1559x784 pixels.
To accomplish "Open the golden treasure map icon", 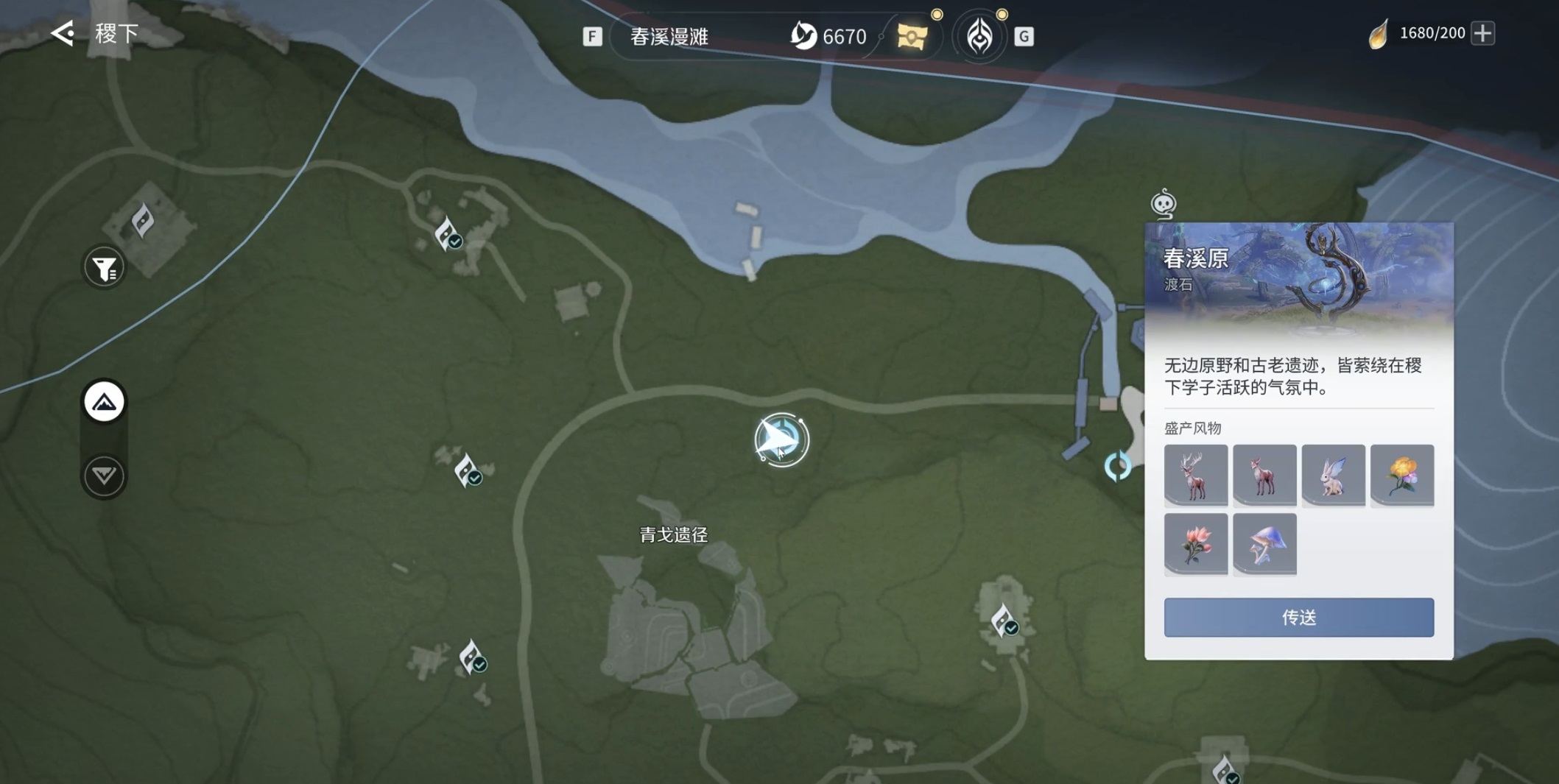I will click(912, 36).
